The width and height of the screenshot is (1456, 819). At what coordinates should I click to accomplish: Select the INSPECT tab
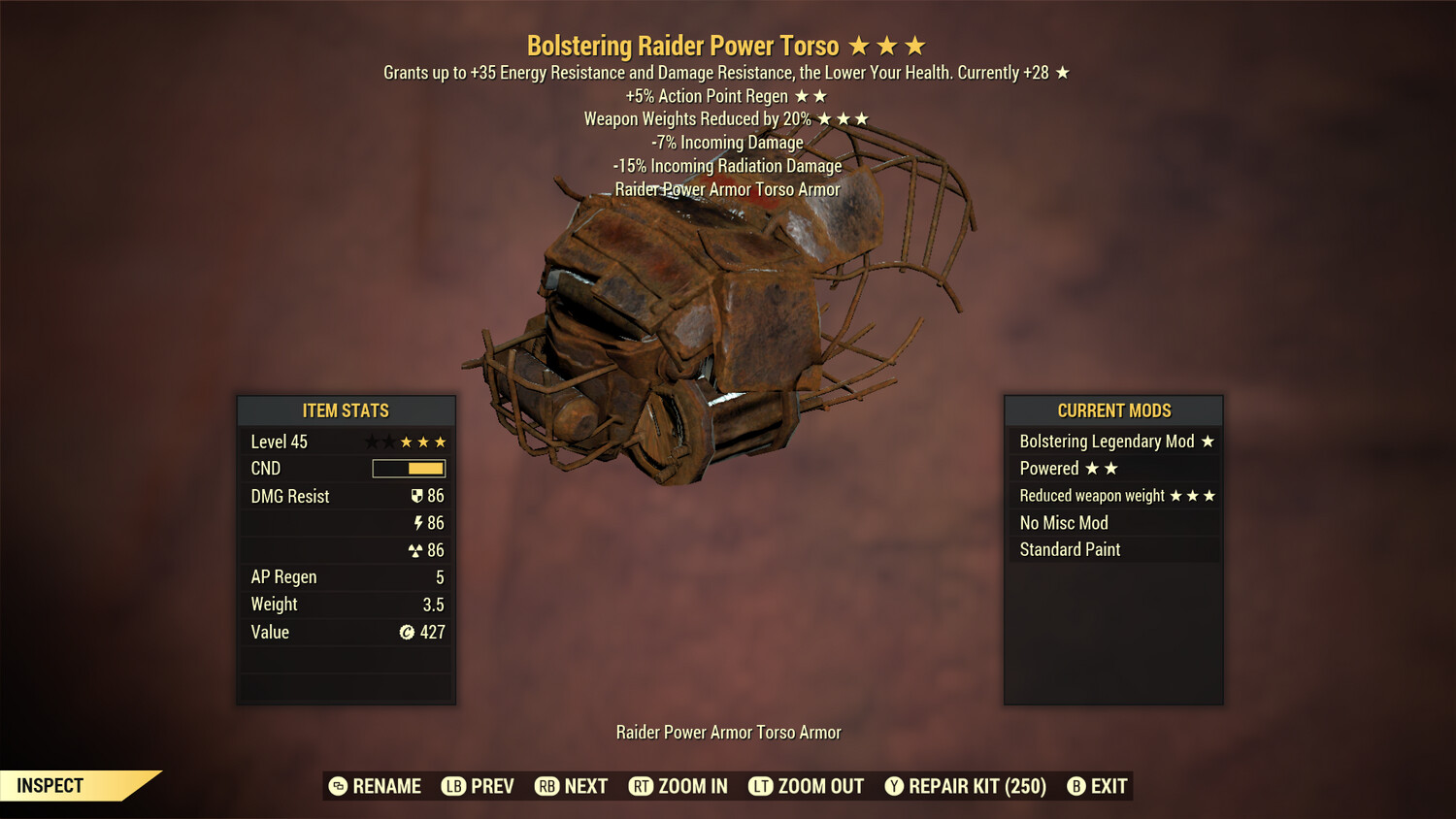[50, 785]
